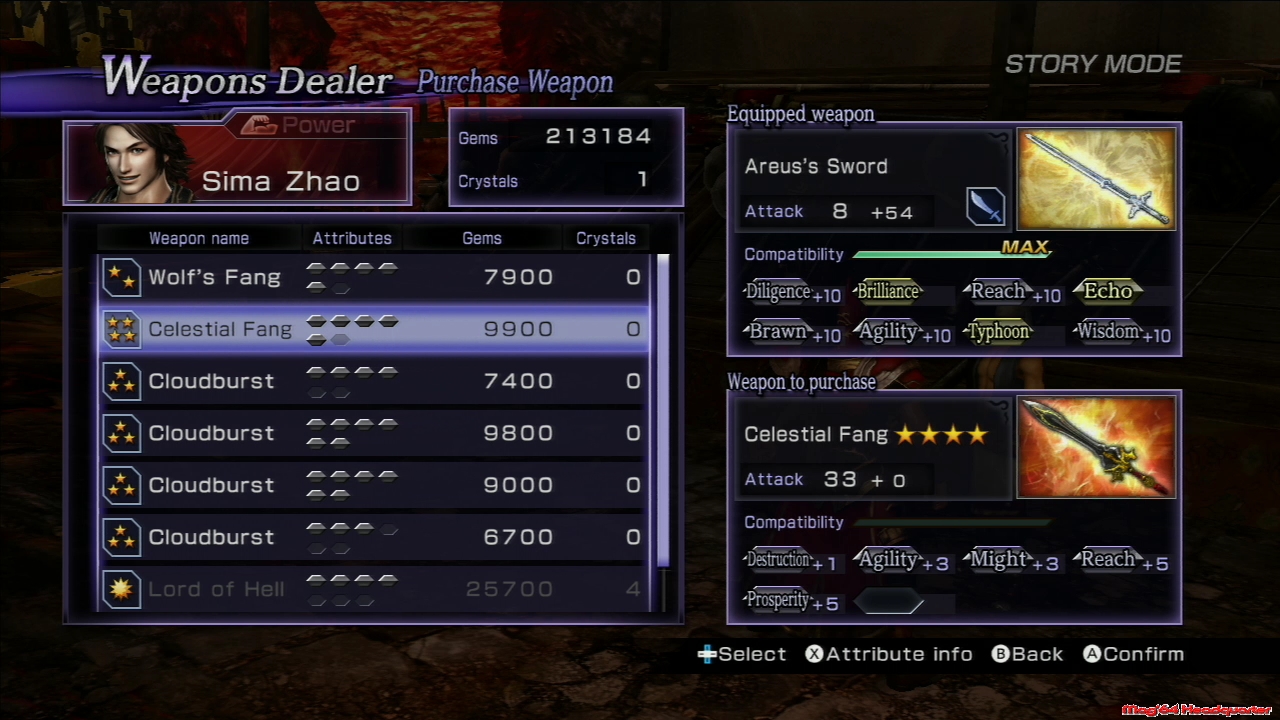Choose the highlighted Celestial Fang row
The height and width of the screenshot is (720, 1280).
[375, 329]
